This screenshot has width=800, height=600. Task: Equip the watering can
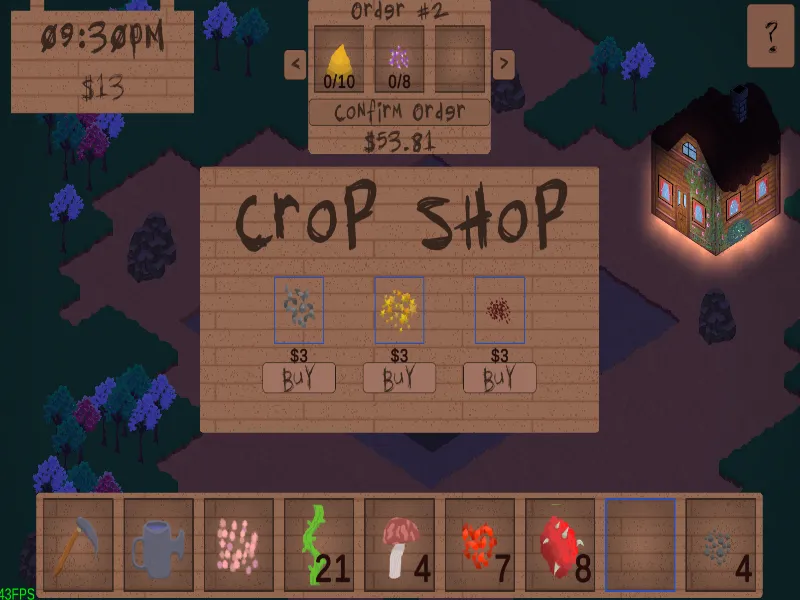159,545
